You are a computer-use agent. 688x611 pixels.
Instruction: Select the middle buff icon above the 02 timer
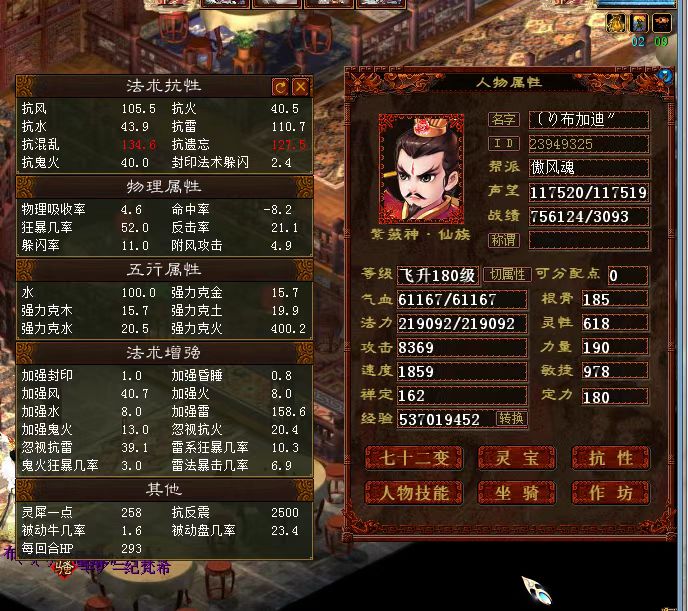(x=639, y=22)
